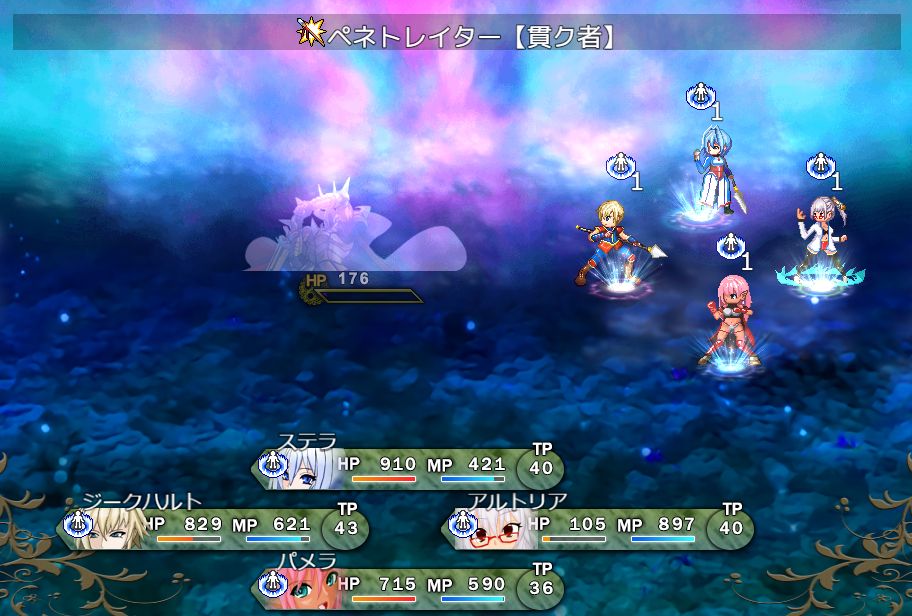Target Pamela's party status panel
This screenshot has height=616, width=912.
[407, 587]
